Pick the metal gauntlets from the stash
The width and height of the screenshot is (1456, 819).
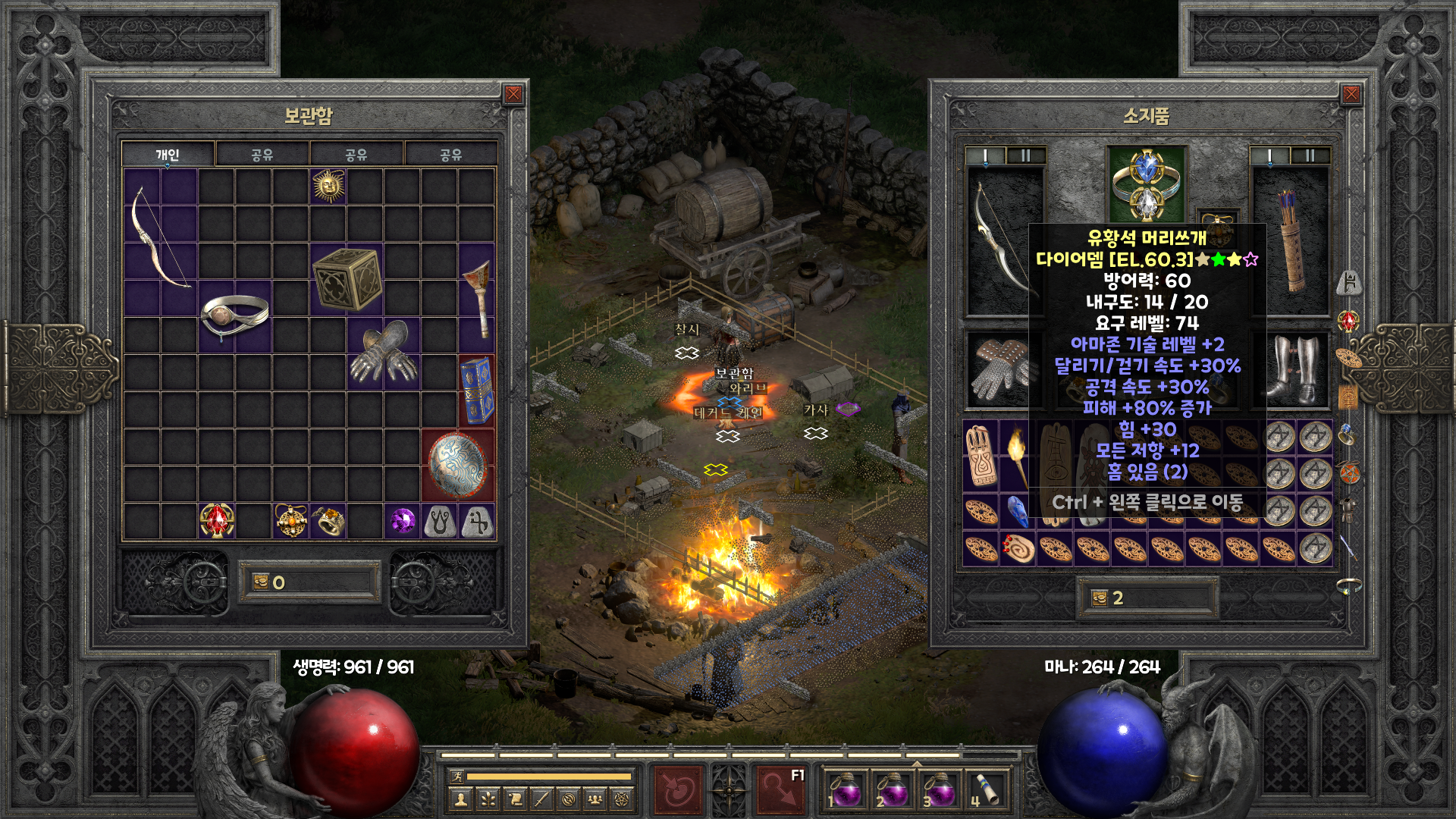pos(384,353)
